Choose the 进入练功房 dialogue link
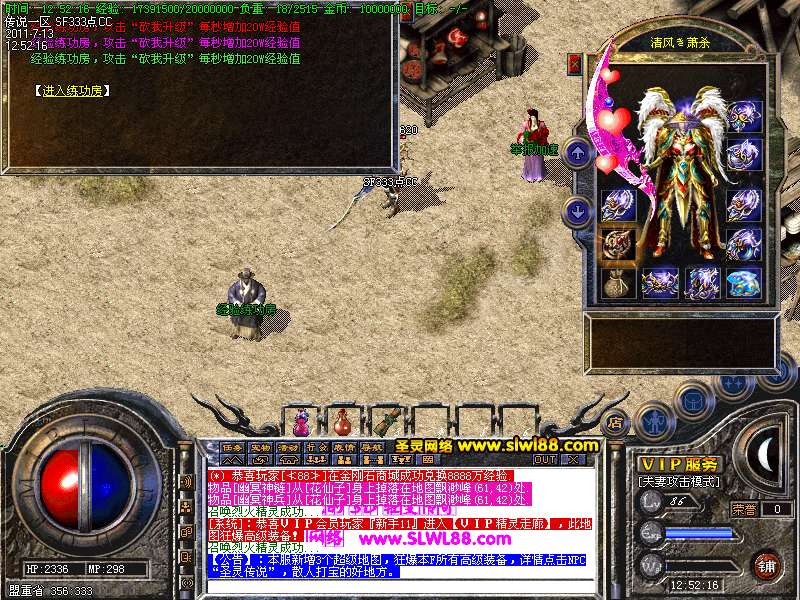 click(74, 90)
